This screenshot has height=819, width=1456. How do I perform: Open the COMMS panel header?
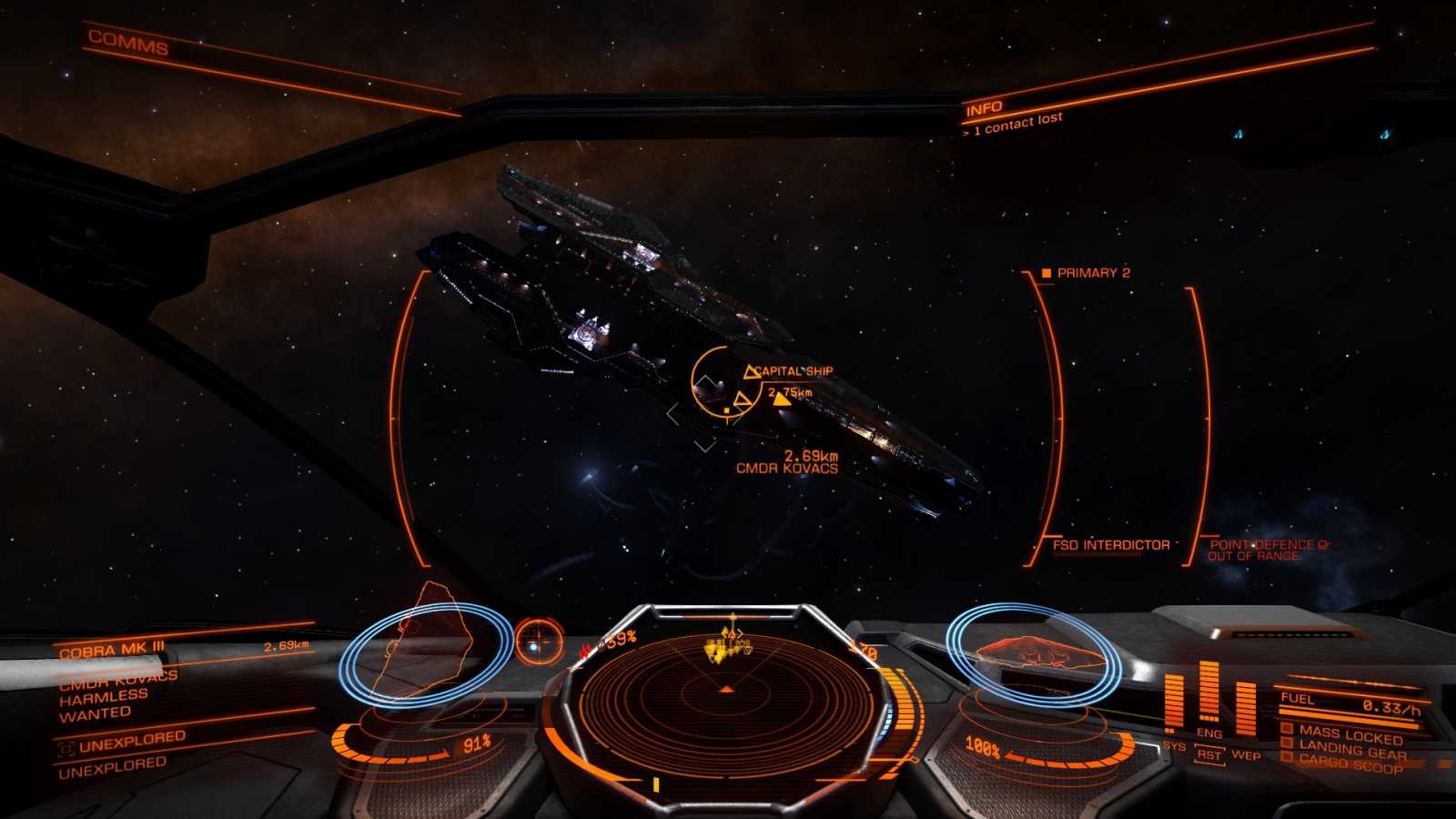click(x=128, y=43)
